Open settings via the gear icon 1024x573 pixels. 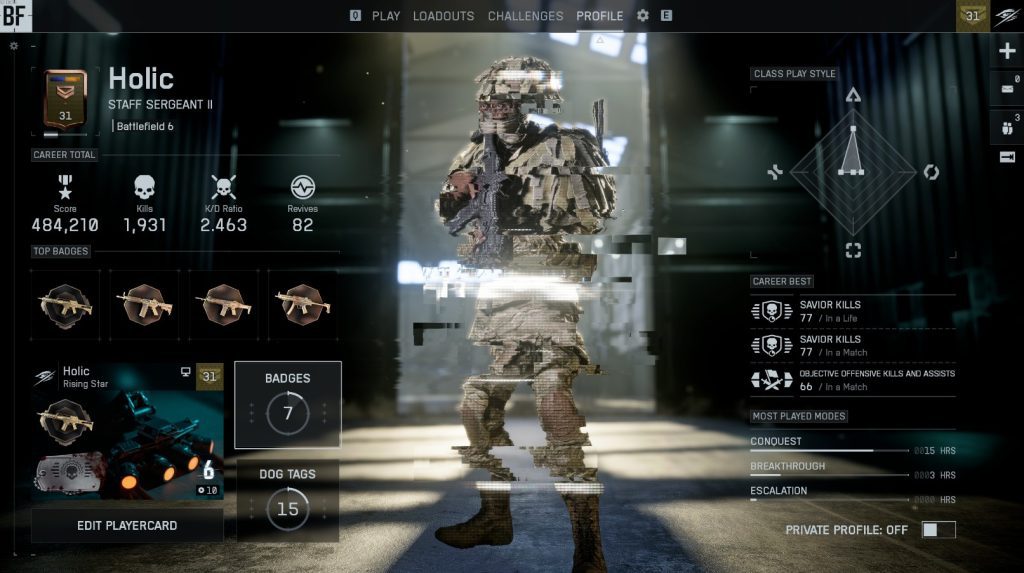(x=643, y=16)
